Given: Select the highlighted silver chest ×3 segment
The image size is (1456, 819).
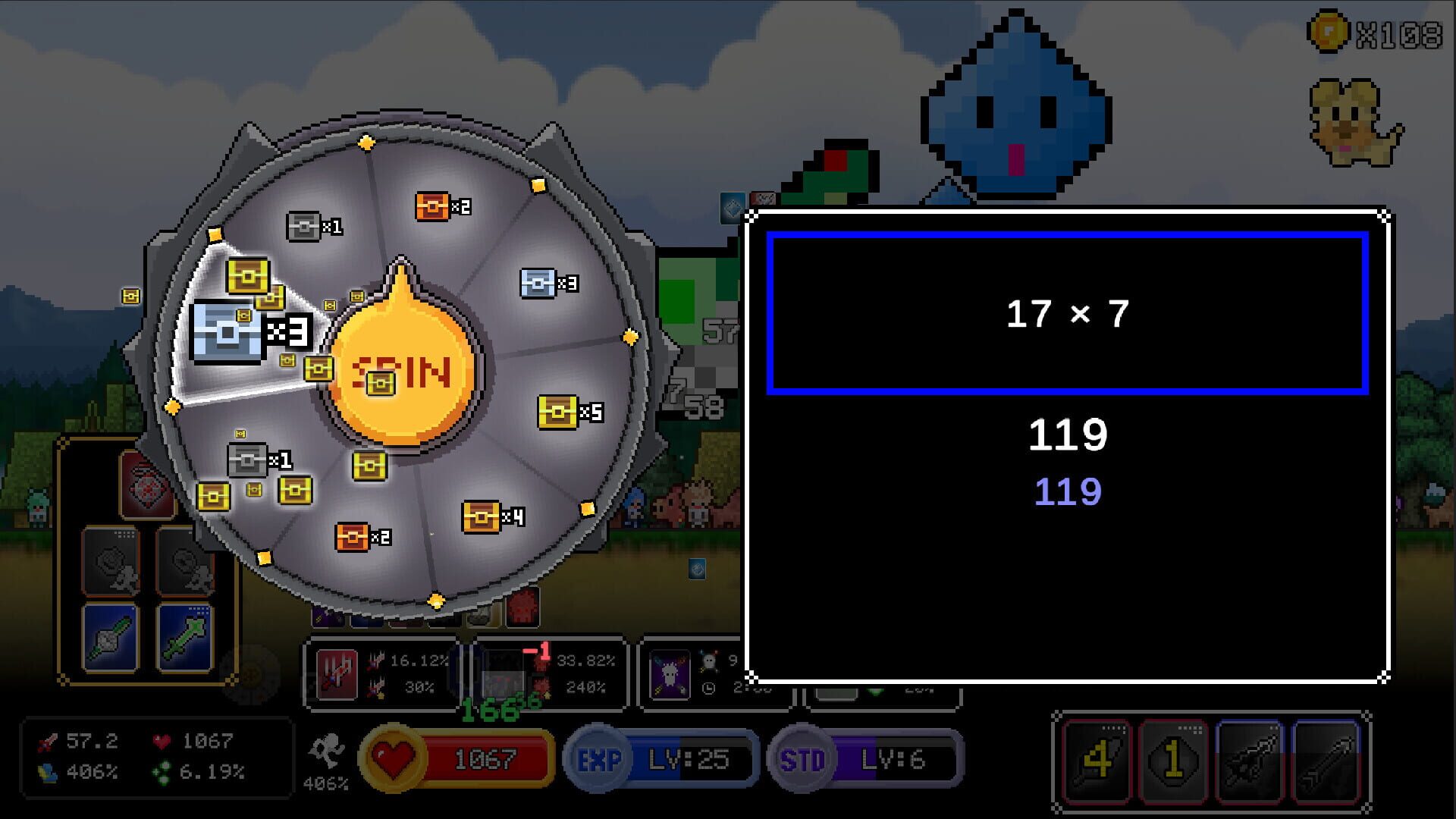Looking at the screenshot, I should coord(227,334).
